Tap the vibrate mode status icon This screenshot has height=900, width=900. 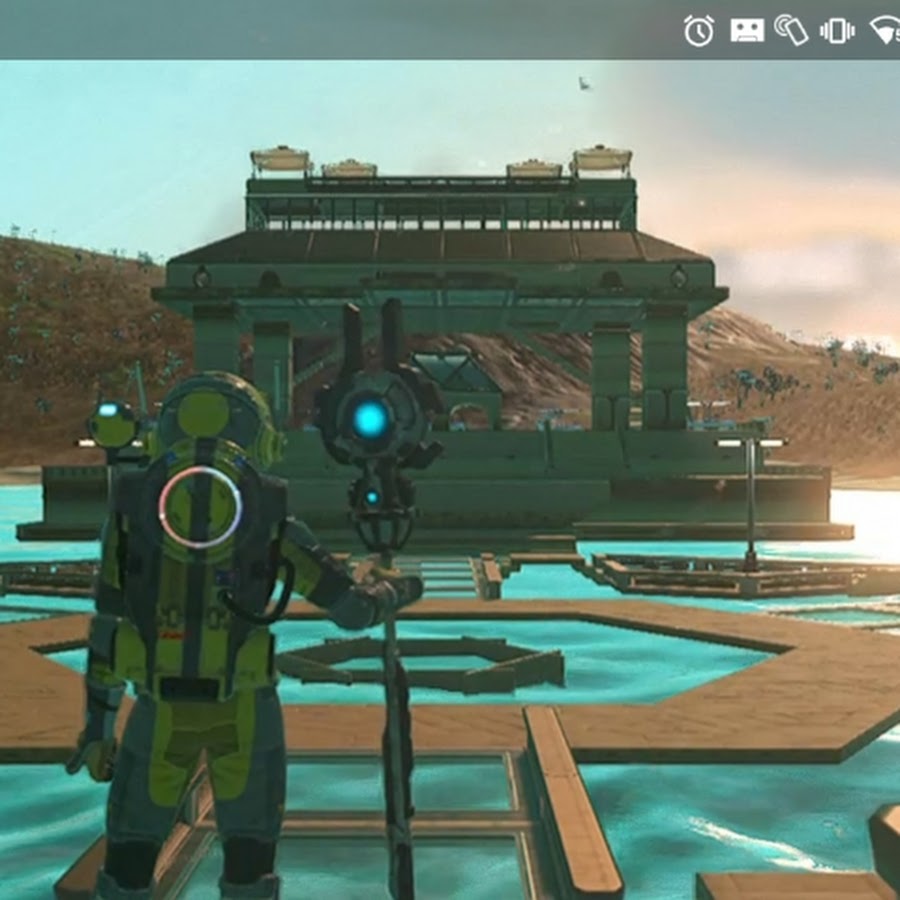(x=836, y=30)
